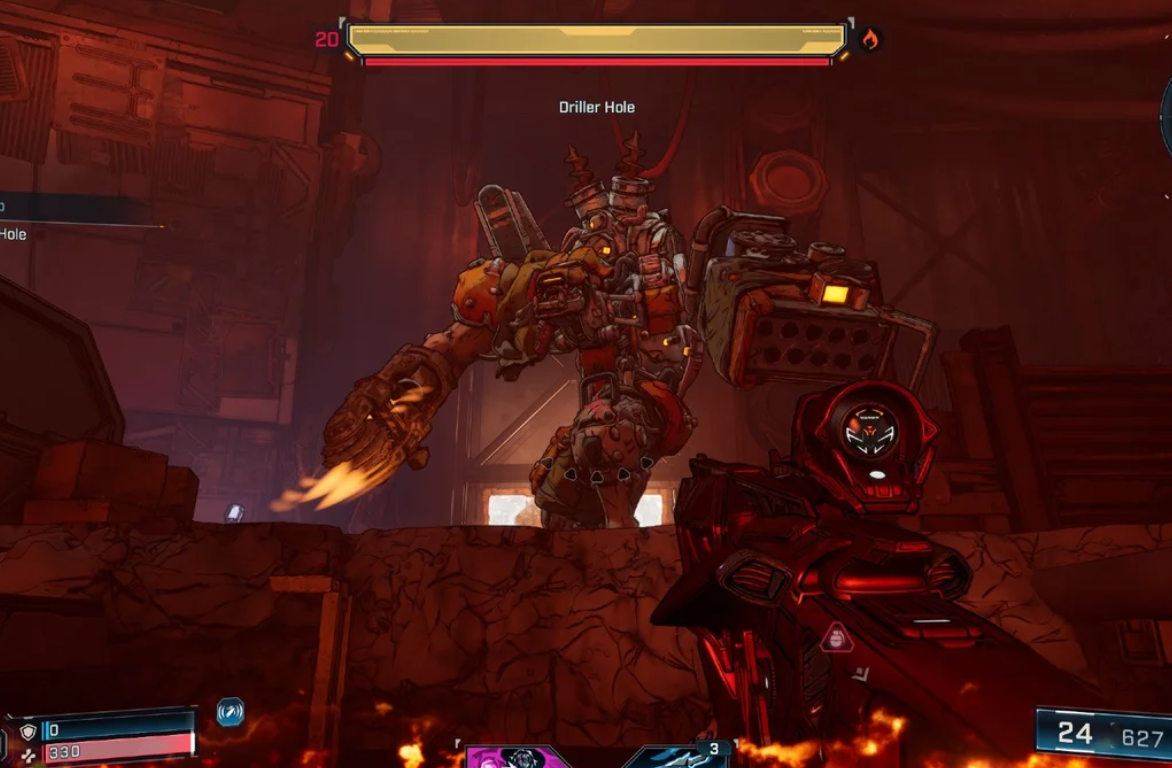This screenshot has height=768, width=1172.
Task: Click the fire element icon beside boss bar
Action: pos(870,40)
